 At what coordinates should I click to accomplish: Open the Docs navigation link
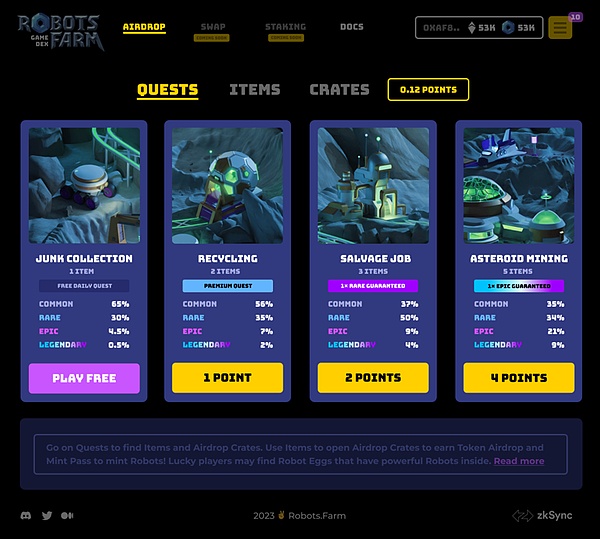click(352, 27)
